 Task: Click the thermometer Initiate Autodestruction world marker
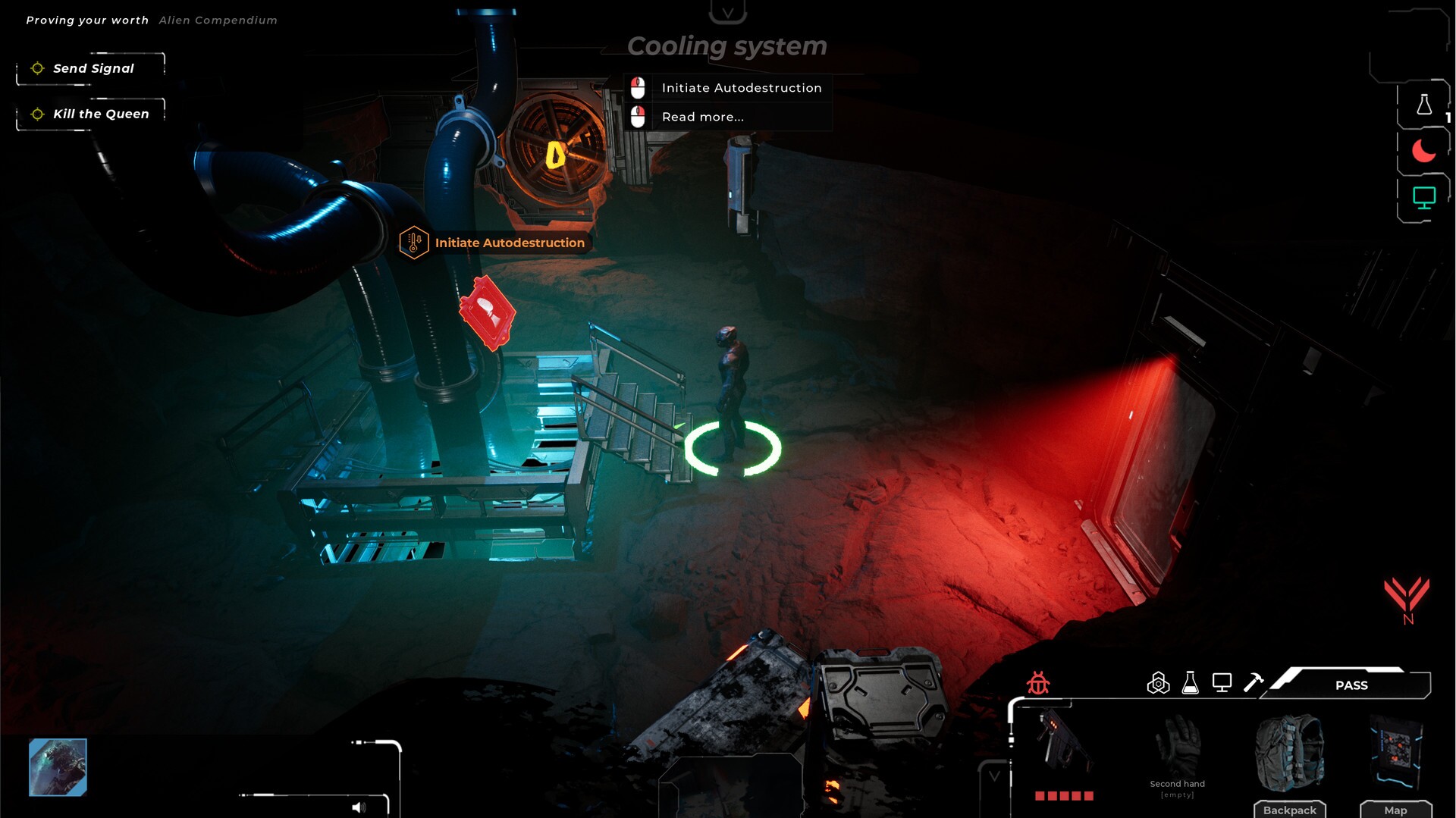click(413, 242)
